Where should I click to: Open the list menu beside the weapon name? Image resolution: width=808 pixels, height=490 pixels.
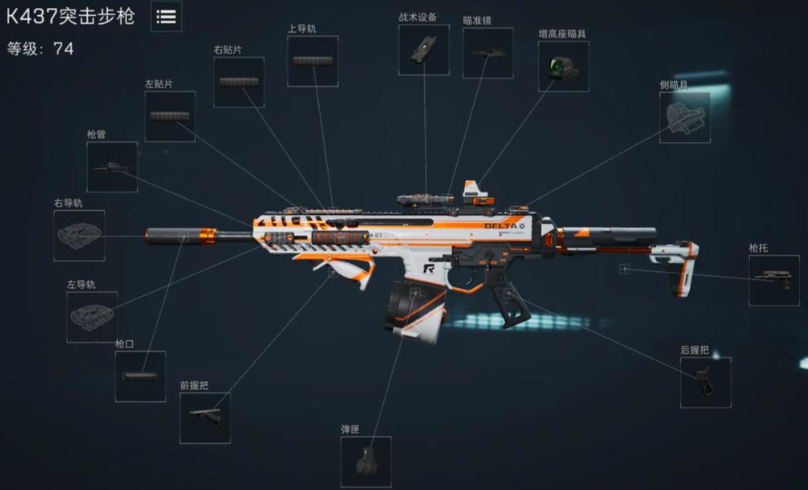(x=166, y=16)
